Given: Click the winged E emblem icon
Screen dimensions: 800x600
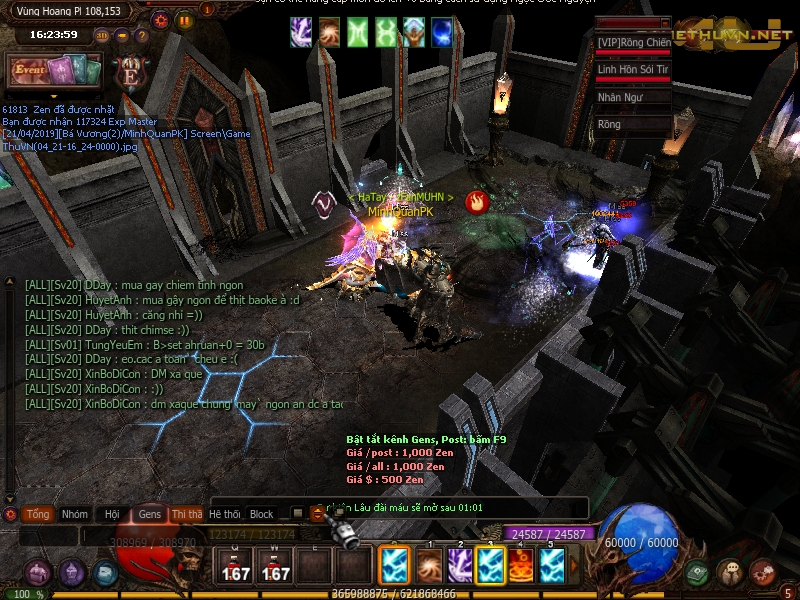Looking at the screenshot, I should tap(130, 72).
